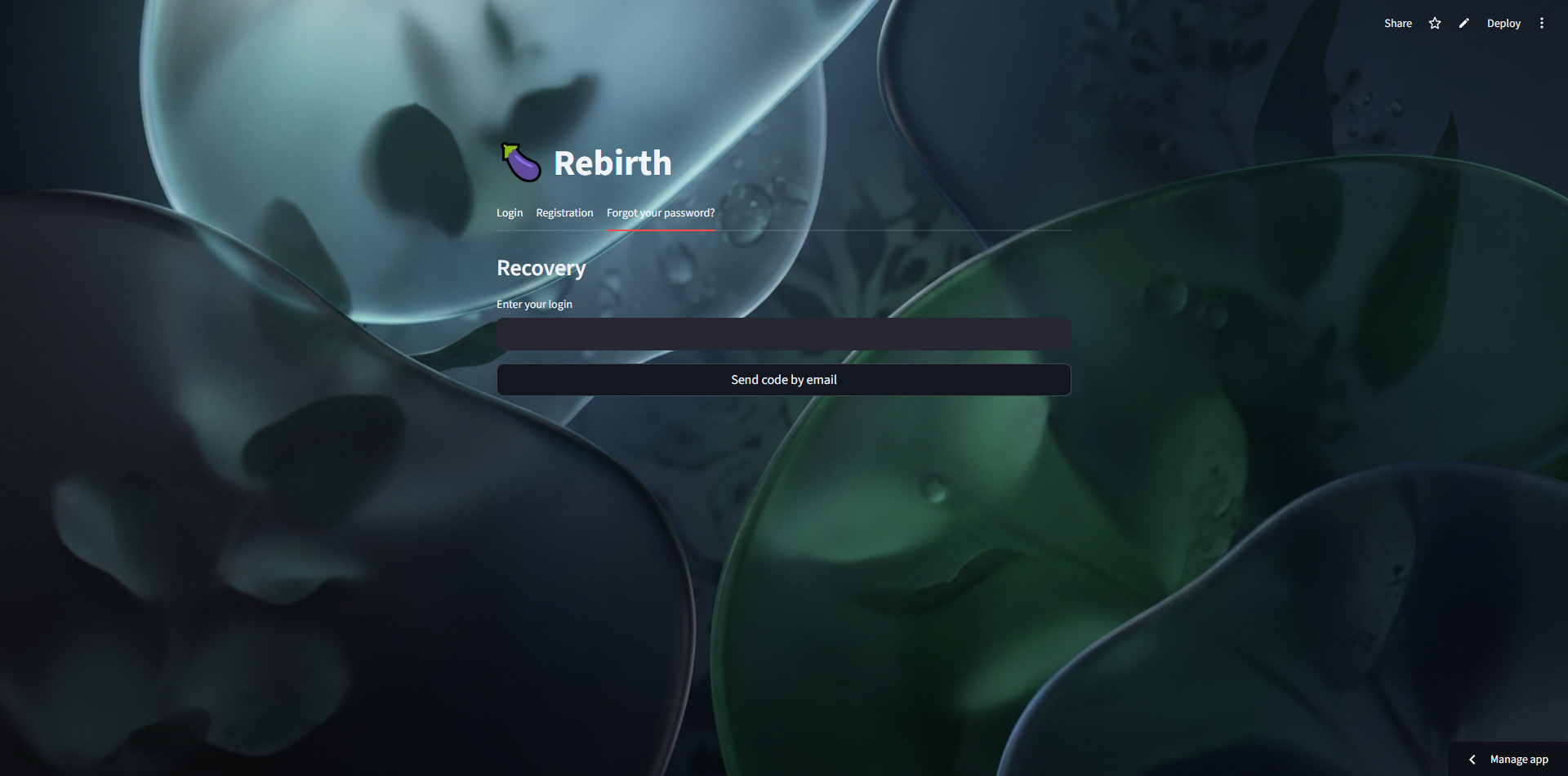Click the eggplant Rebirth logo
The width and height of the screenshot is (1568, 776).
520,162
